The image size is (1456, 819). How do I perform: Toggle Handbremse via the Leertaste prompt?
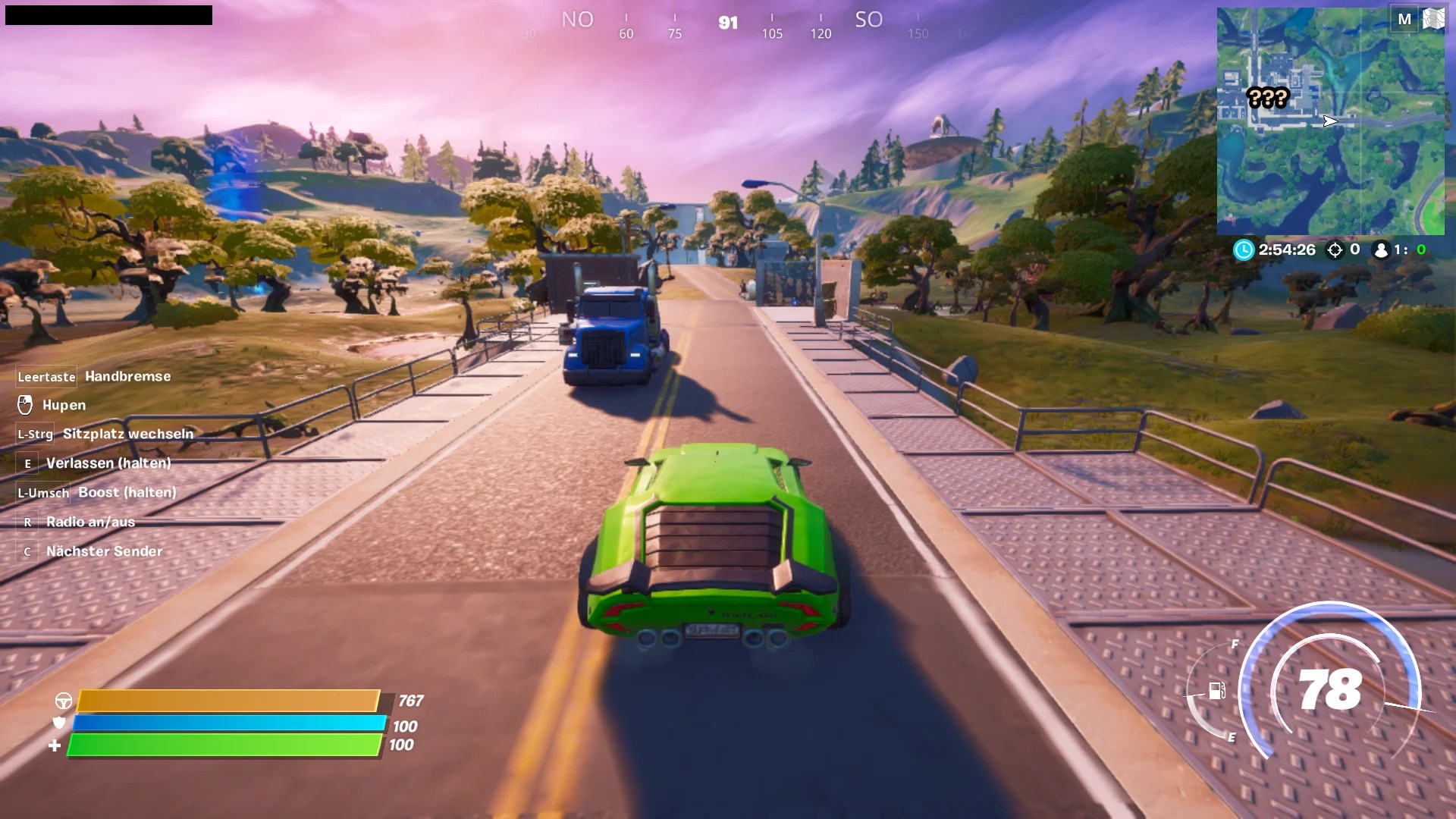tap(45, 376)
